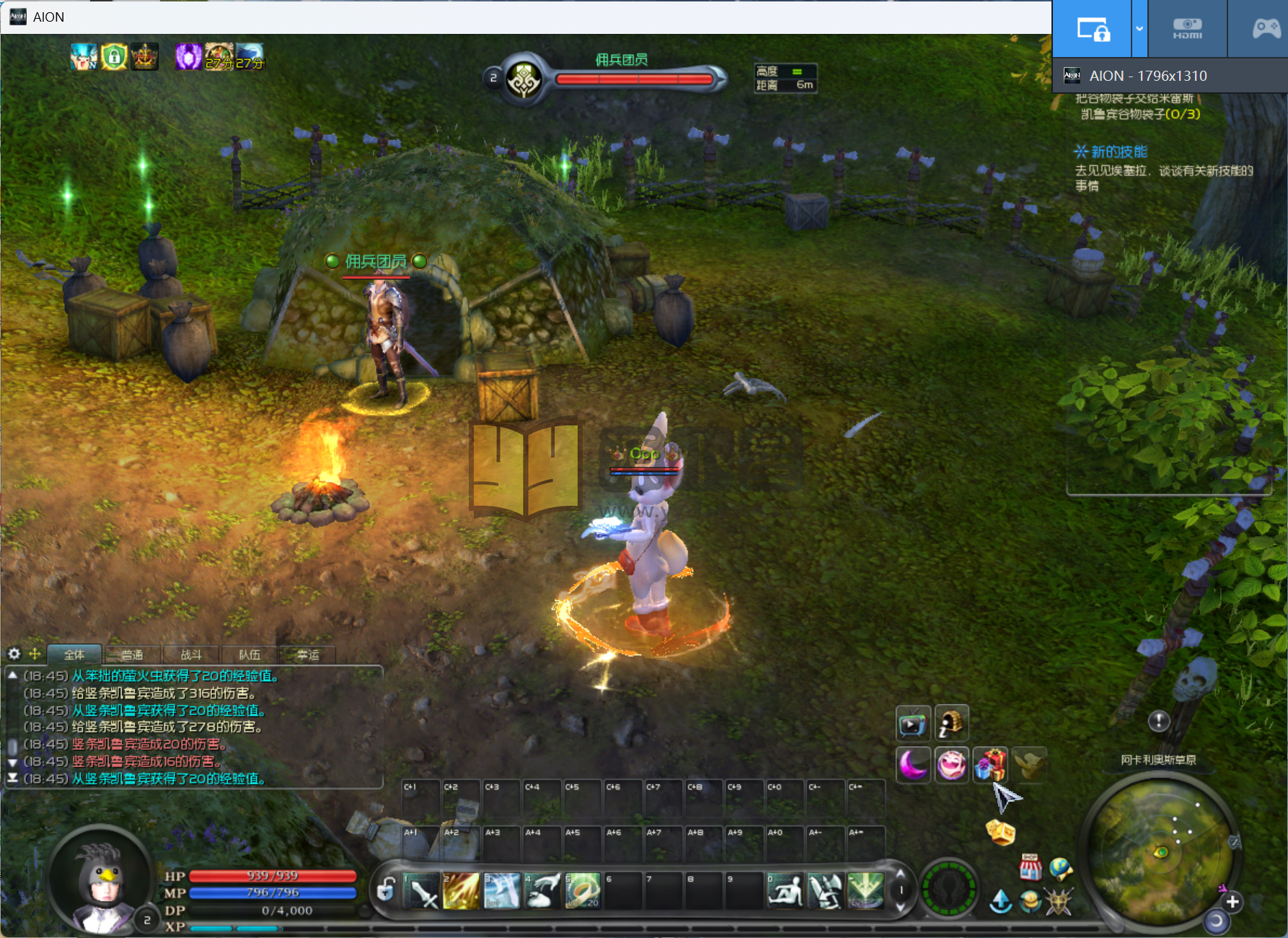Activate the sitting rest skill icon
1288x938 pixels.
click(x=785, y=891)
